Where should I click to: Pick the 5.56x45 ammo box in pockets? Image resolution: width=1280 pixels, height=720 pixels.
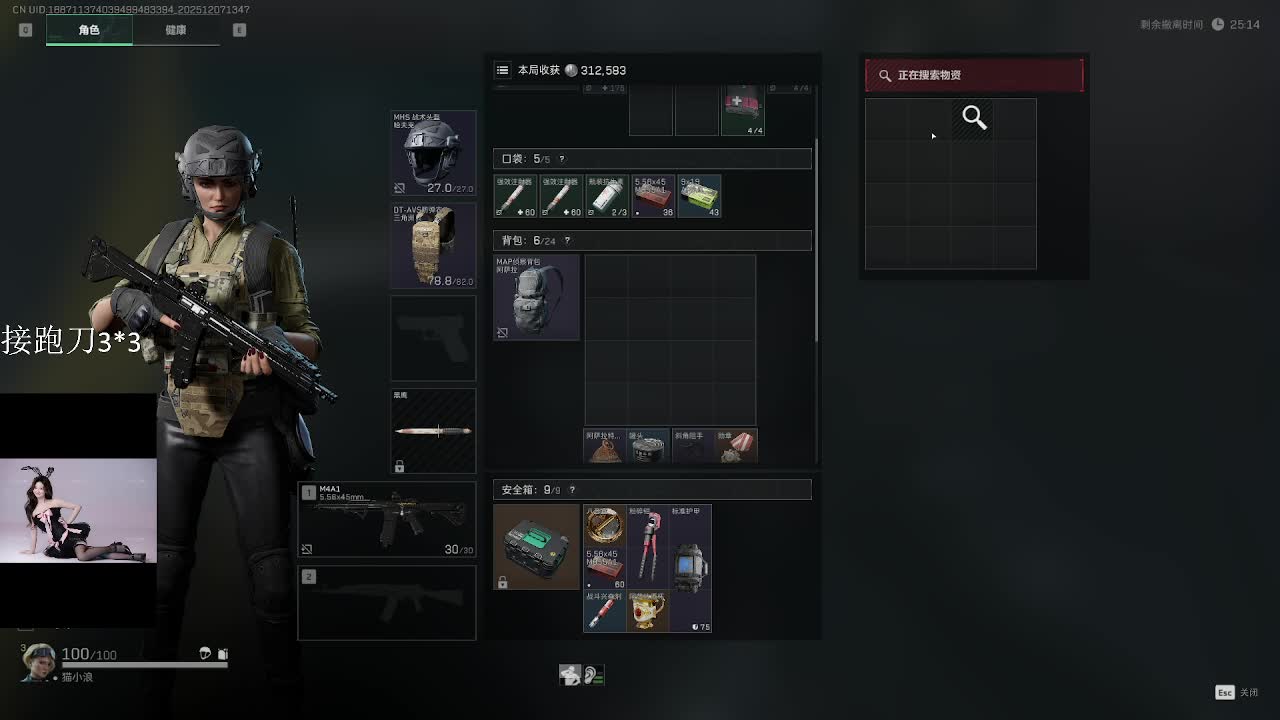[x=653, y=197]
